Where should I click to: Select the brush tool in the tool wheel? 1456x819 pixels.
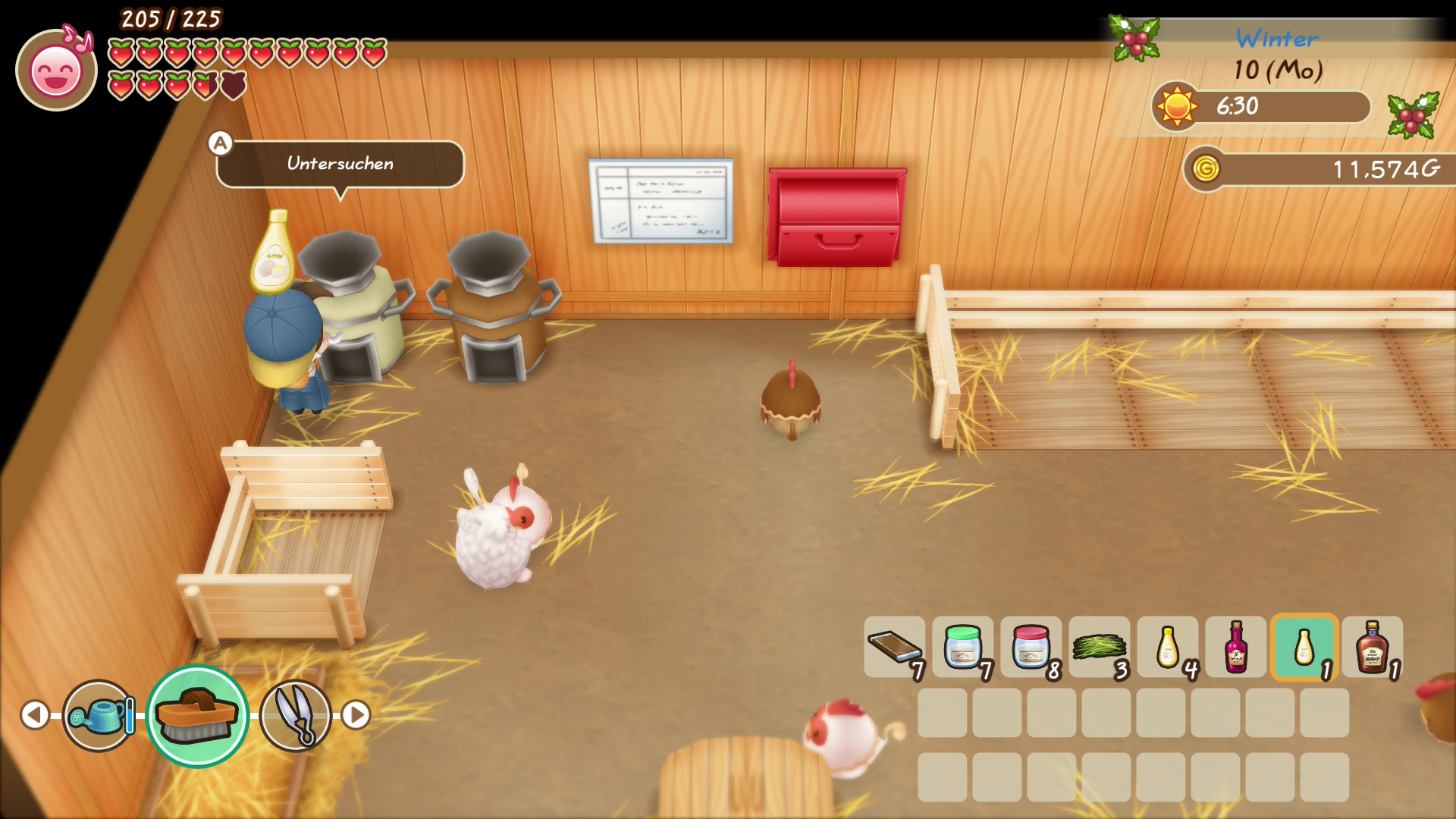pos(197,715)
